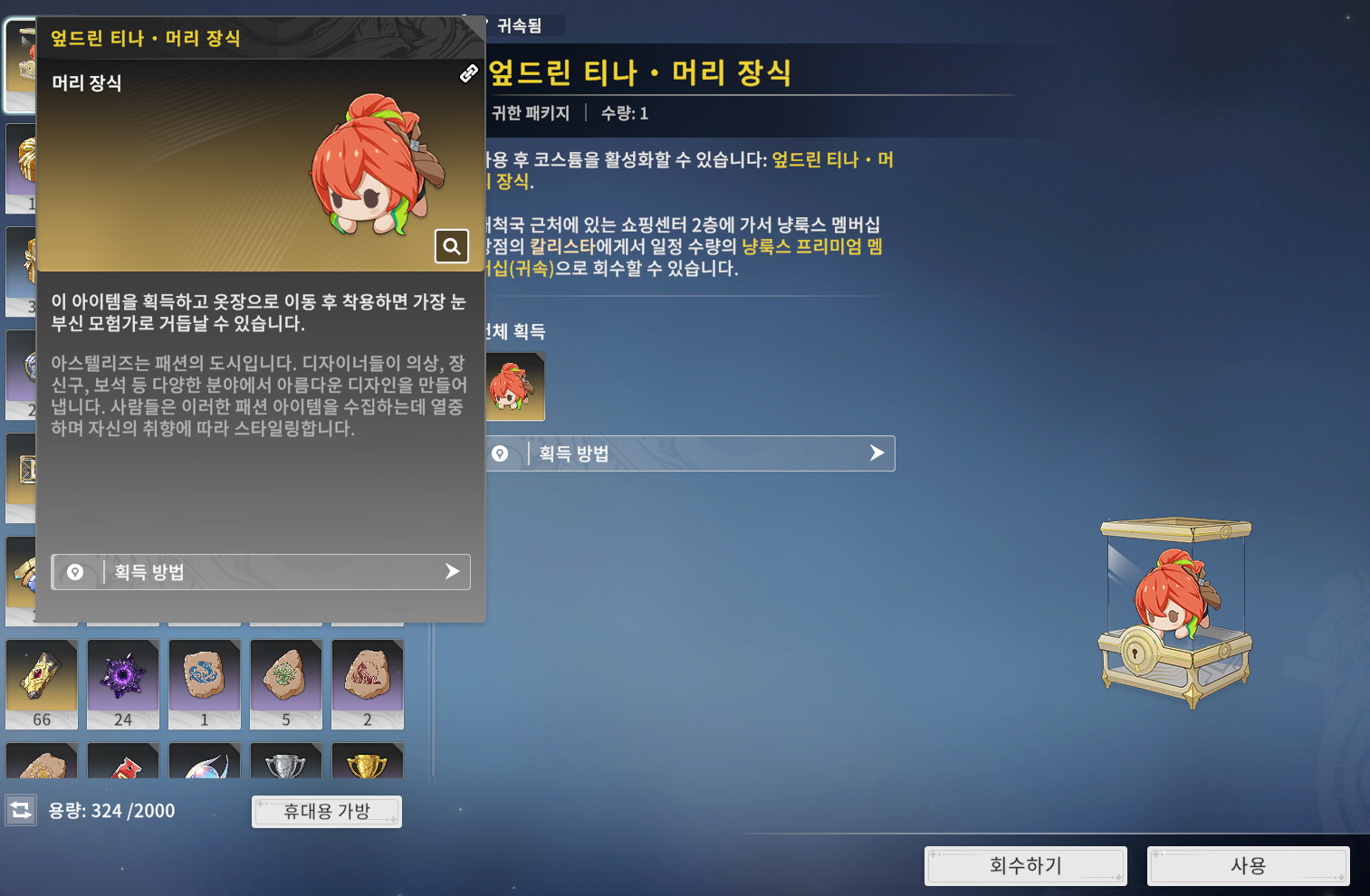Expand 획득 방법 inside the item tooltip
The image size is (1370, 896).
pyautogui.click(x=262, y=572)
